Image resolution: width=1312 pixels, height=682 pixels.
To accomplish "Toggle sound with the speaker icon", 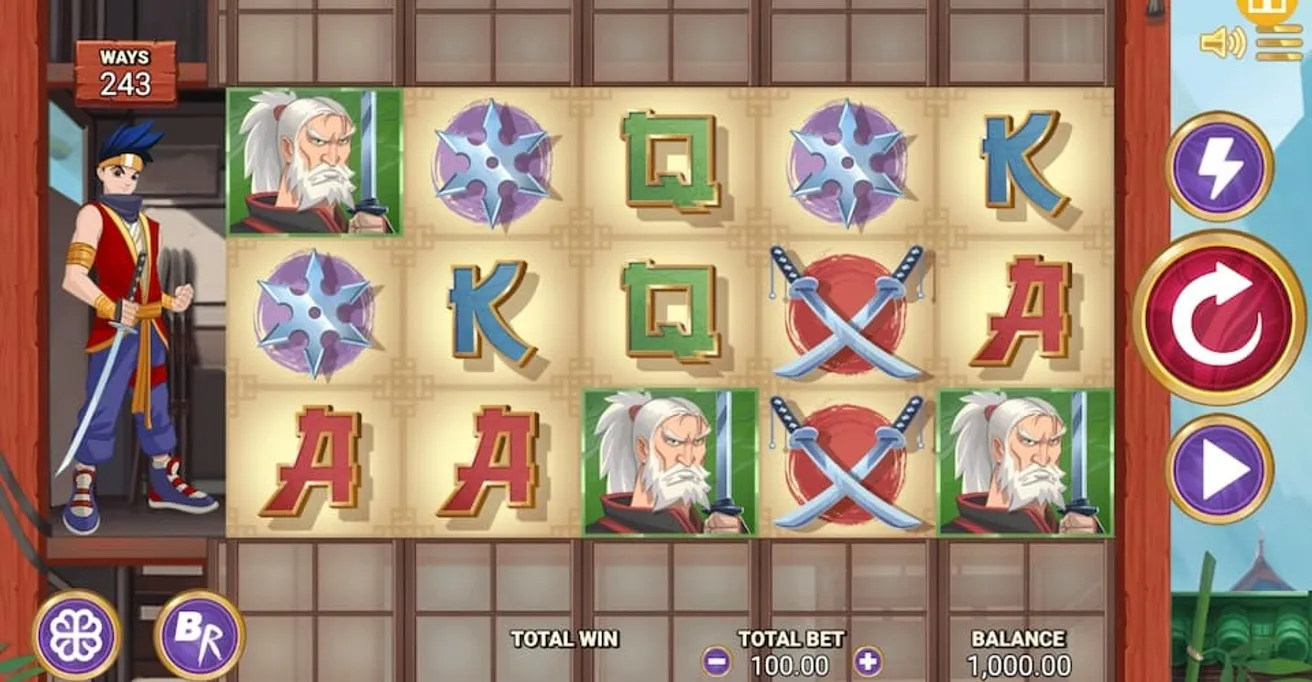I will coord(1222,43).
